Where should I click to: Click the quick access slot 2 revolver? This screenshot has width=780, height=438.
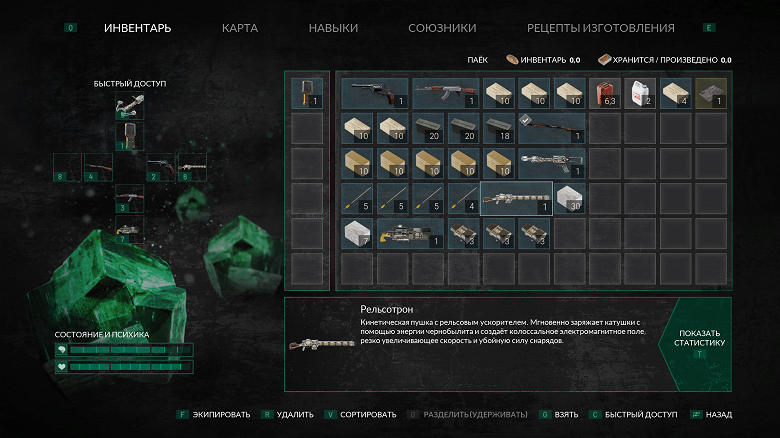tap(160, 167)
